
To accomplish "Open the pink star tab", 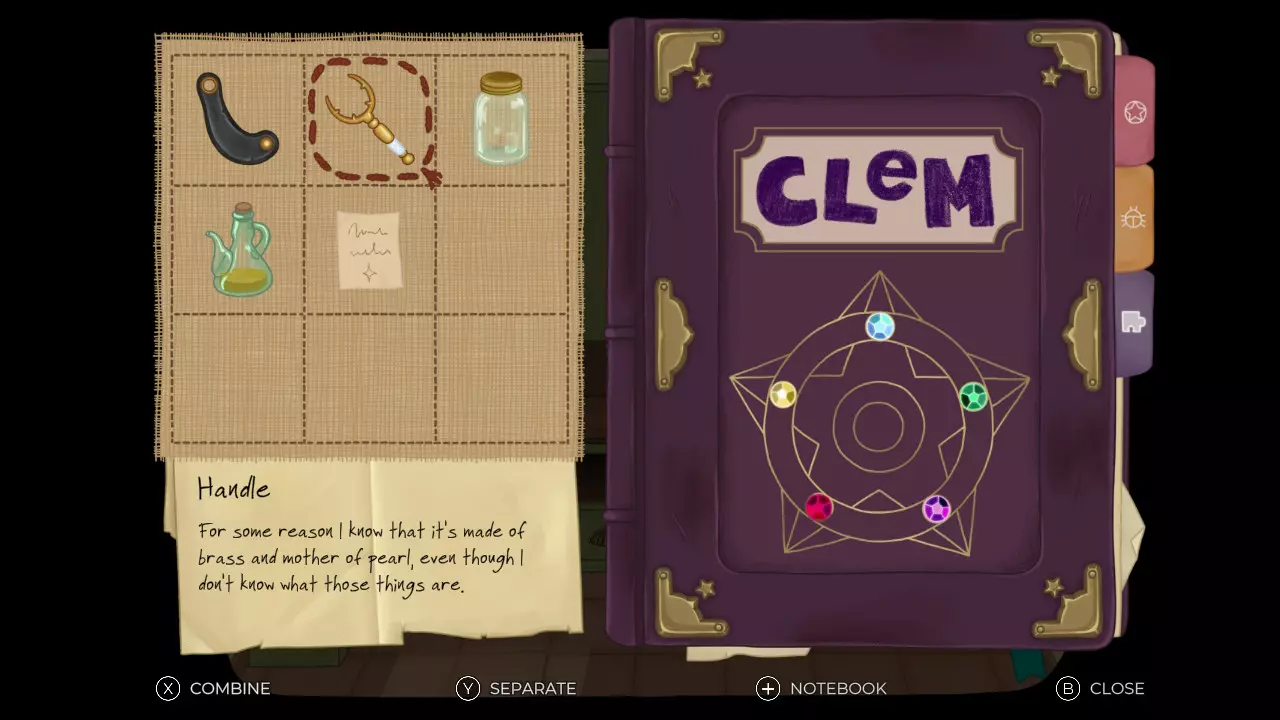I will click(1135, 112).
